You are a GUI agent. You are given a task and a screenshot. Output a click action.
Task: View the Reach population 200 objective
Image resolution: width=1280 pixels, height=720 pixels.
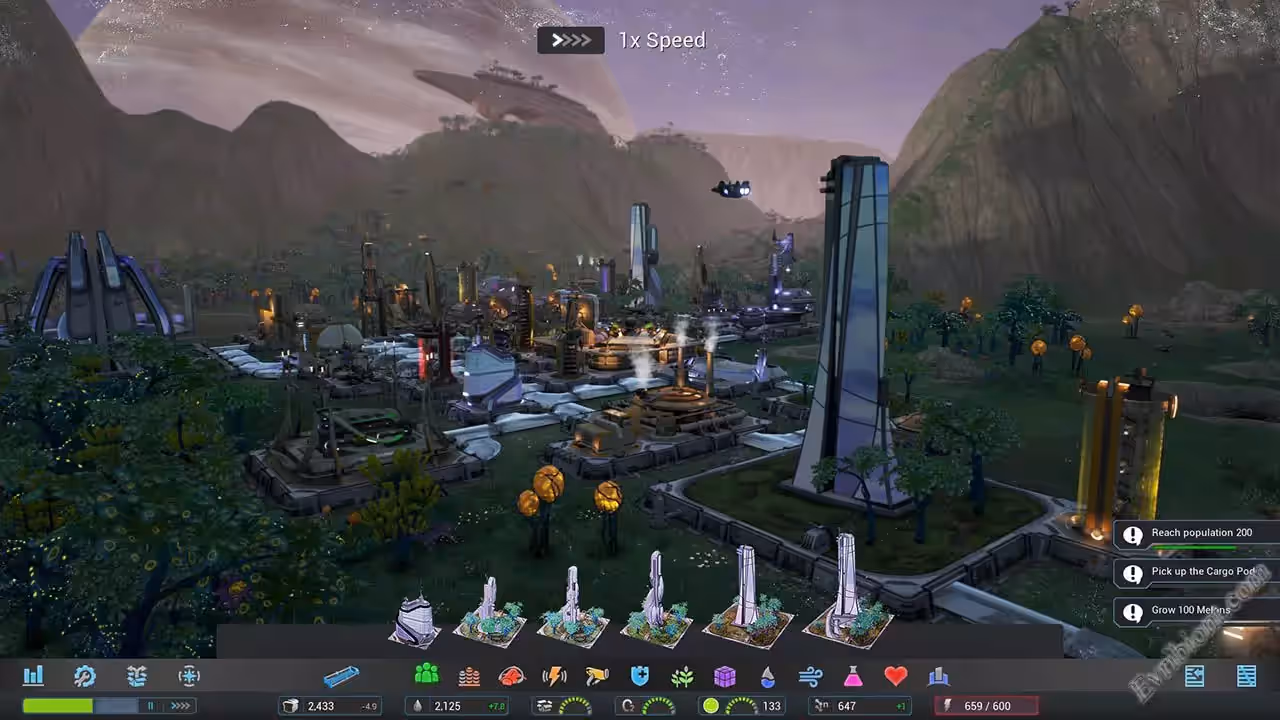[x=1196, y=534]
